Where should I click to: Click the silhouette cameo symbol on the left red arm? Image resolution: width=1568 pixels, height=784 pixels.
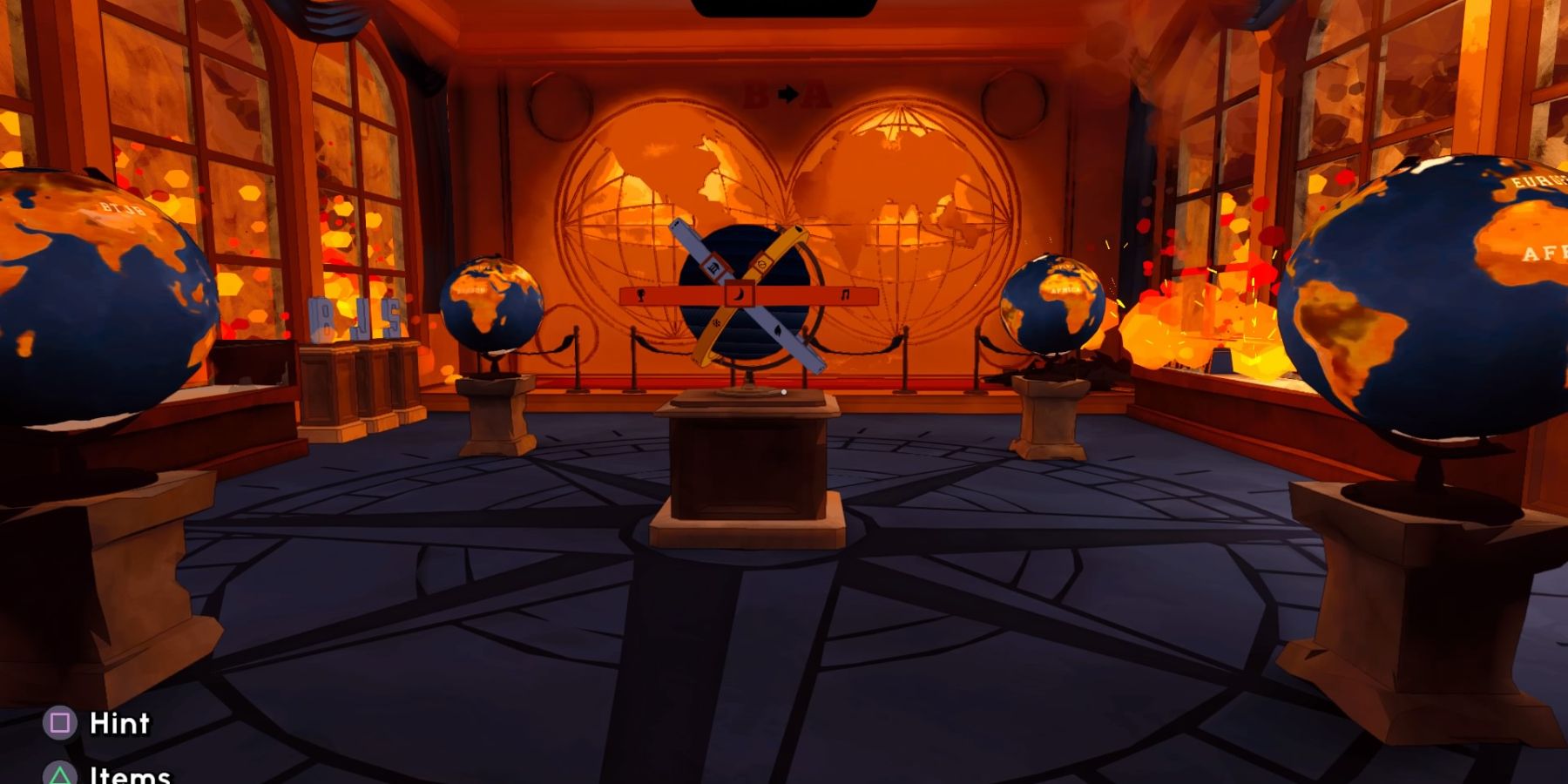[640, 294]
